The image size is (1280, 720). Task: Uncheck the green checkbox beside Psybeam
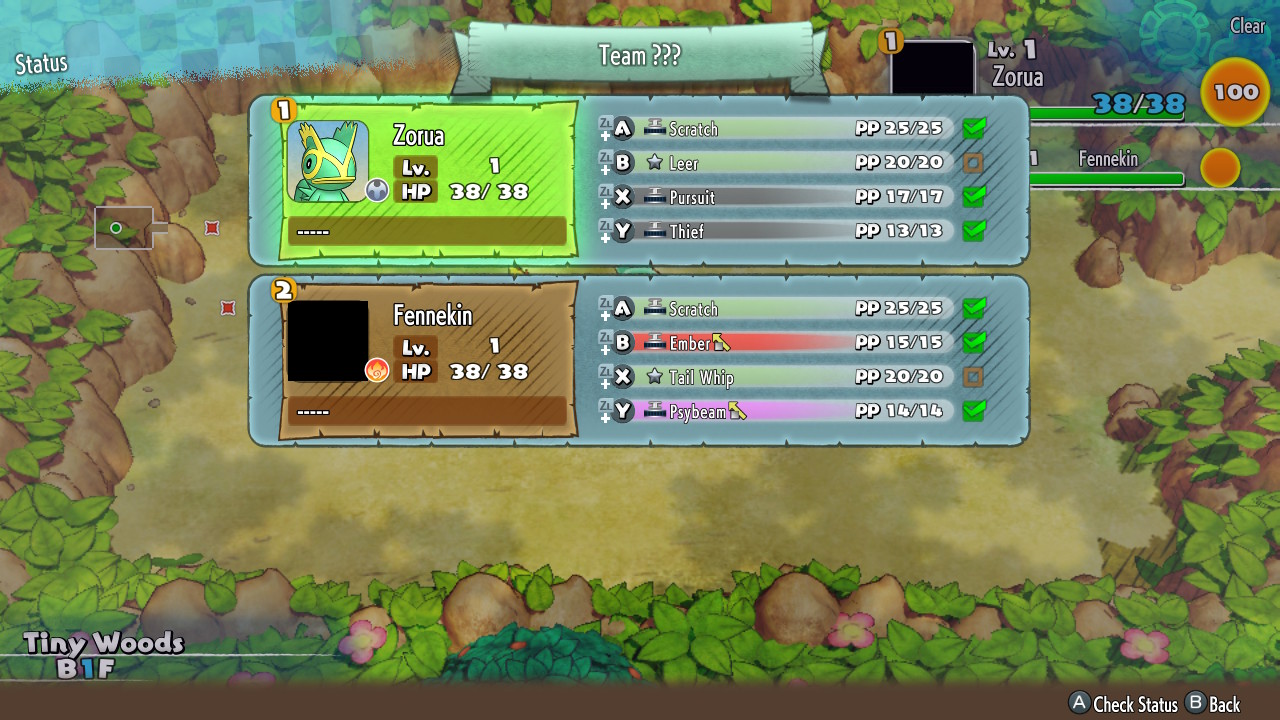point(973,411)
